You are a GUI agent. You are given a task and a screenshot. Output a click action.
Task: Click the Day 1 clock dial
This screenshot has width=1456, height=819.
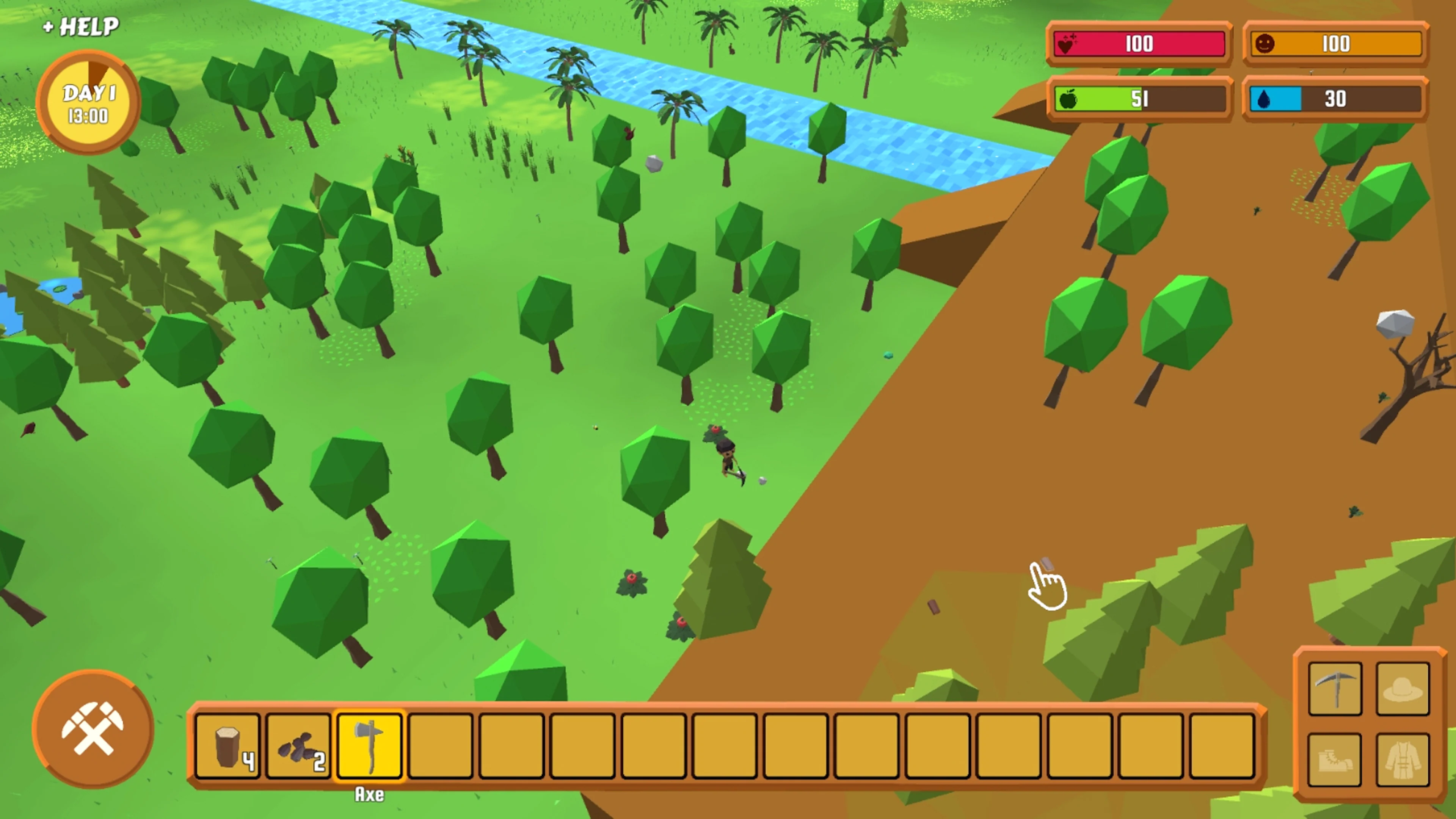click(88, 102)
